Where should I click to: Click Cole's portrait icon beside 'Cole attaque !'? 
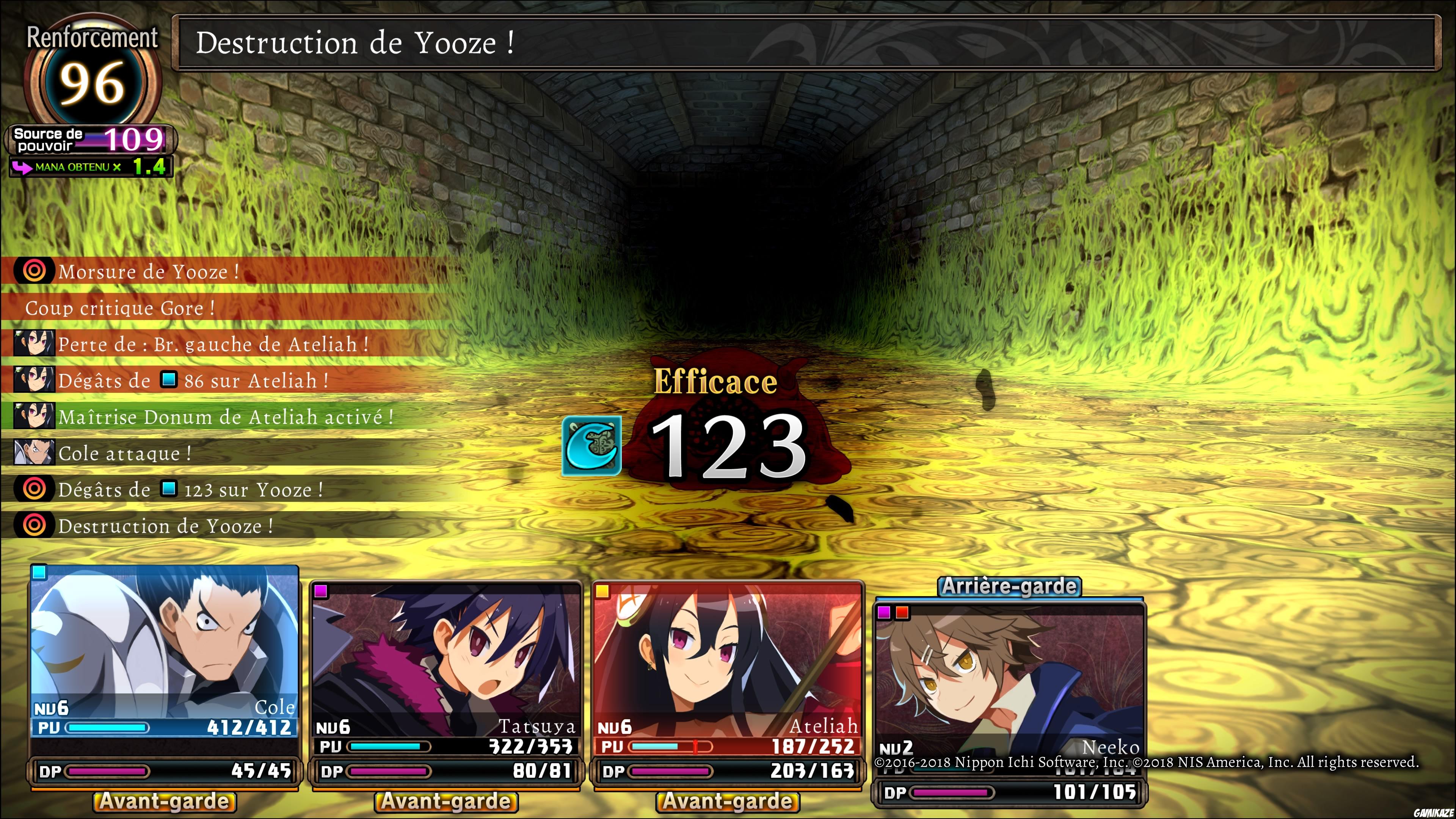pos(34,453)
